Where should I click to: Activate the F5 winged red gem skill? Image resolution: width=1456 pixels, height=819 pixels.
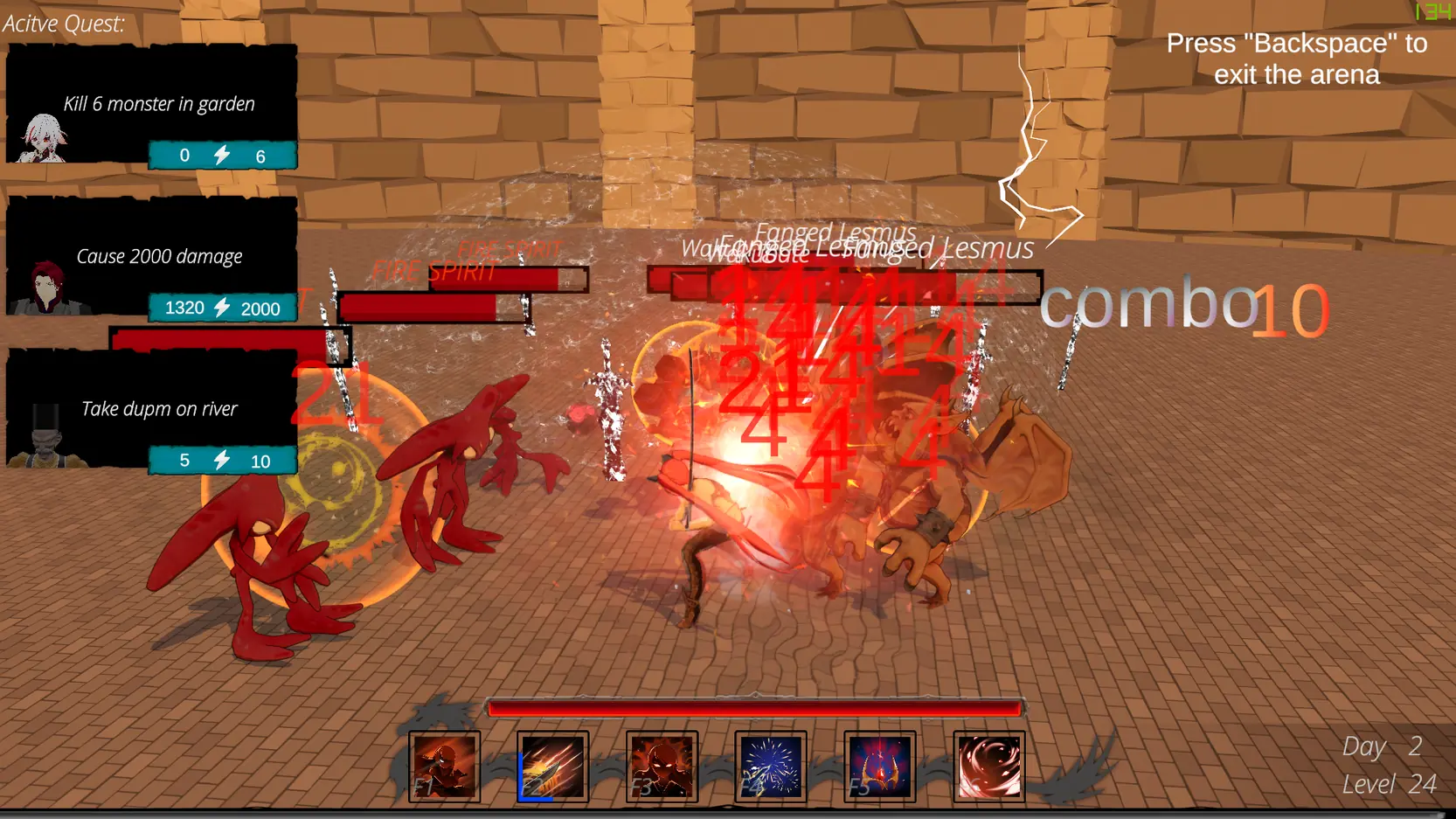tap(880, 767)
